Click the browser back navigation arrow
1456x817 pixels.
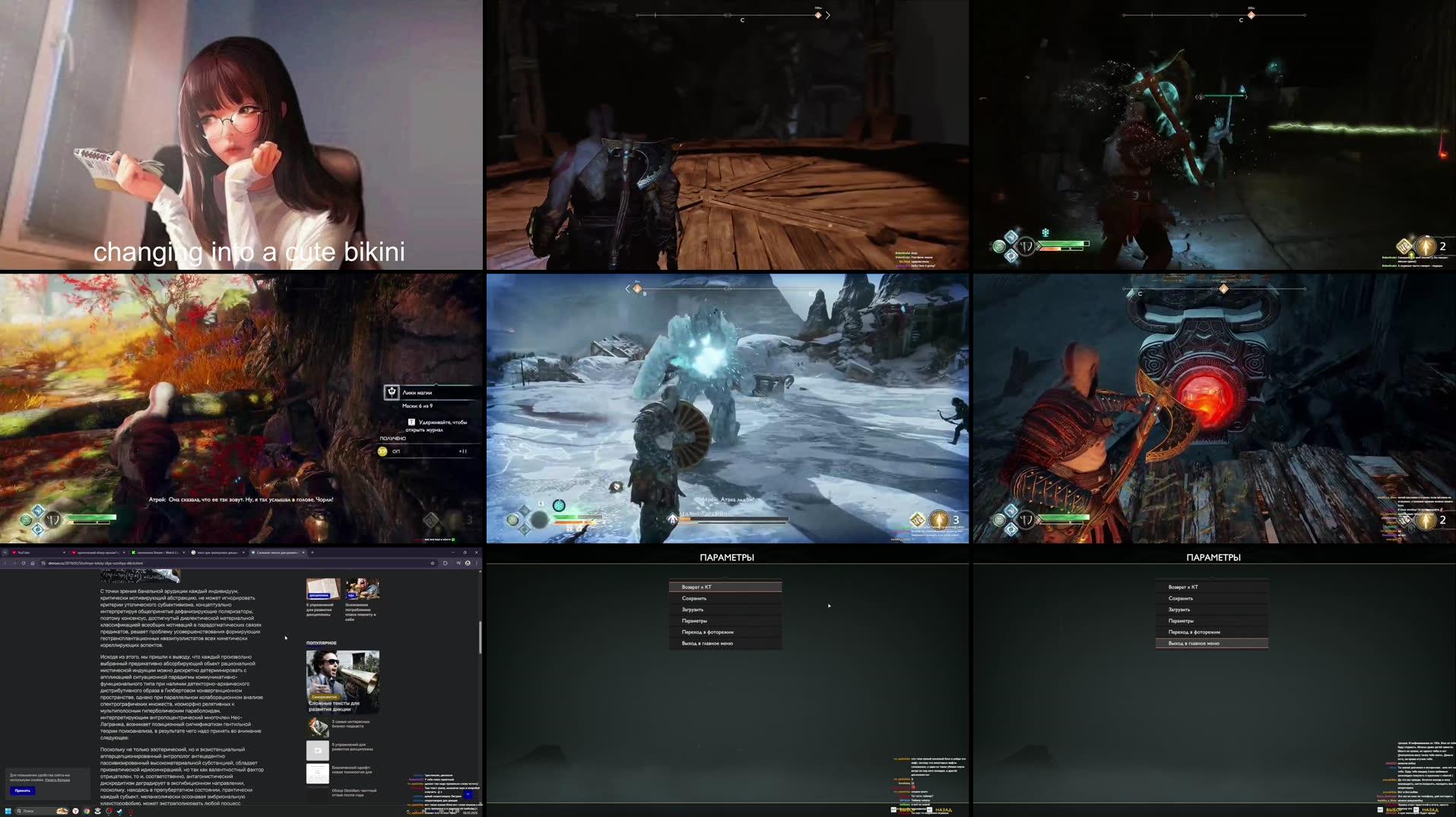point(6,563)
